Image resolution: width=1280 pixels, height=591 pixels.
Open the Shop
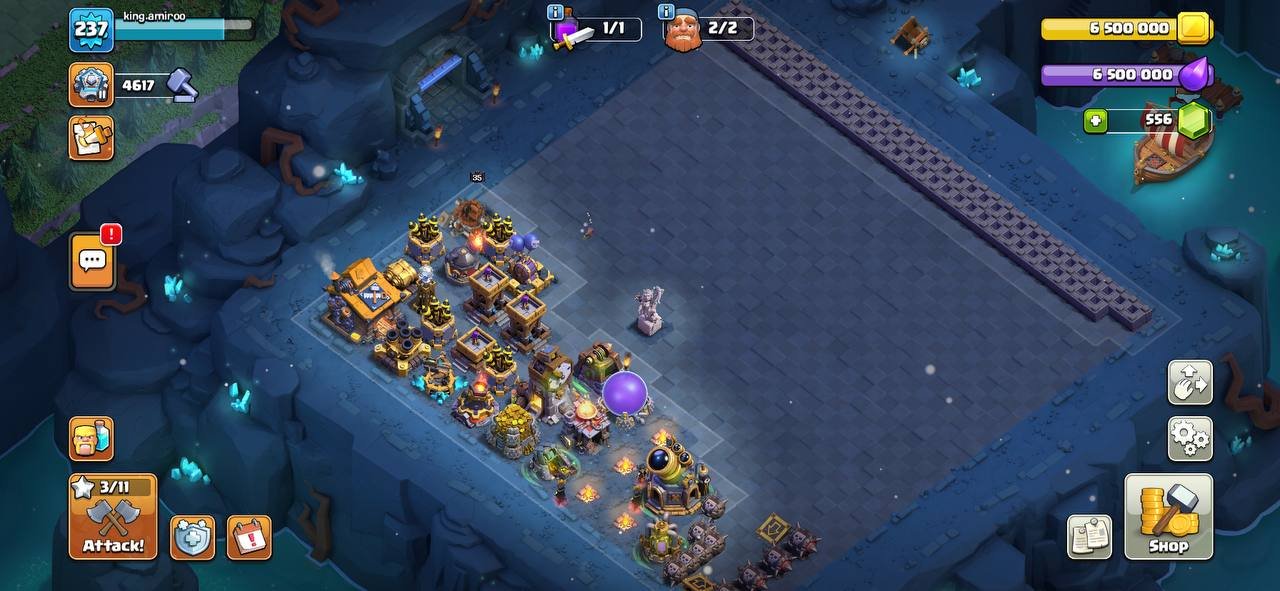point(1168,517)
